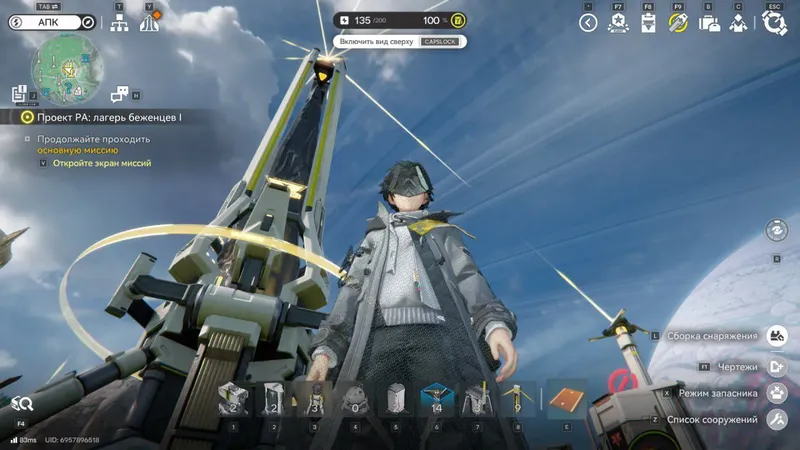
Task: Open the mission log document icon
Action: click(18, 93)
